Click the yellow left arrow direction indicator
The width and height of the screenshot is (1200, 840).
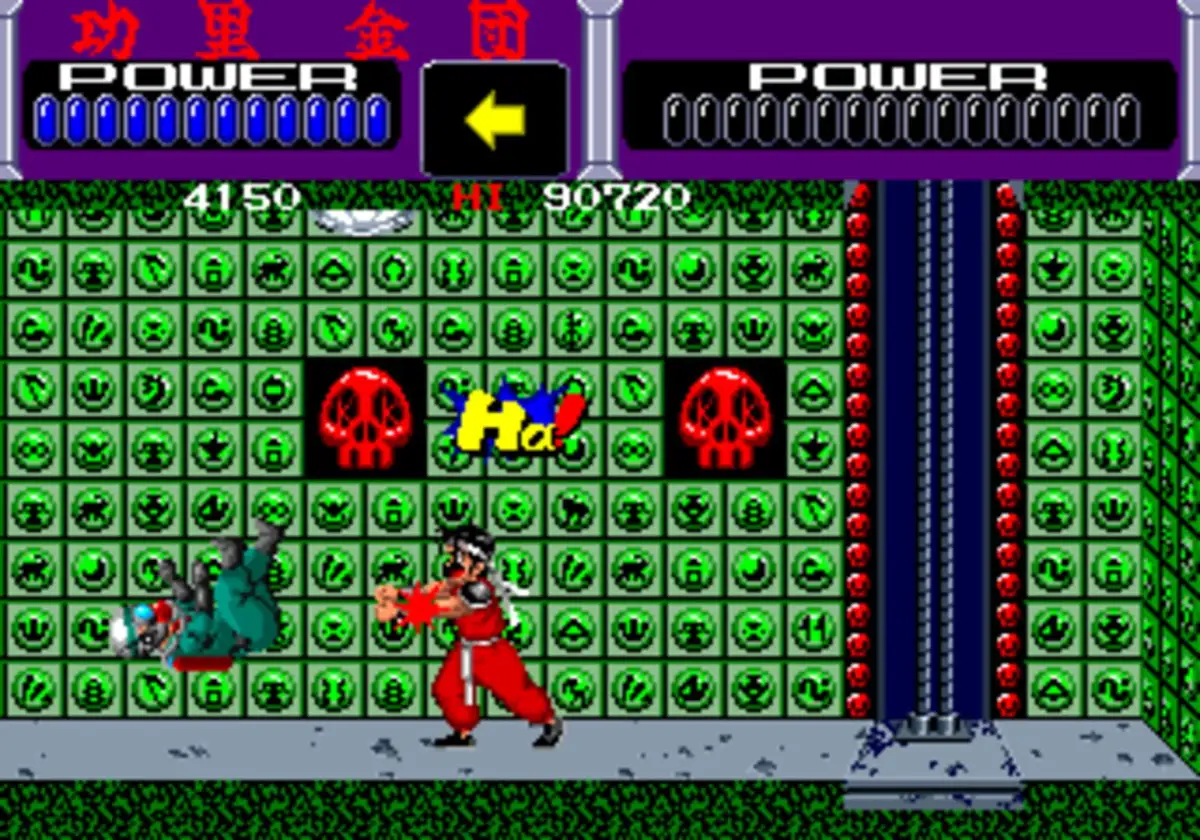pos(494,120)
